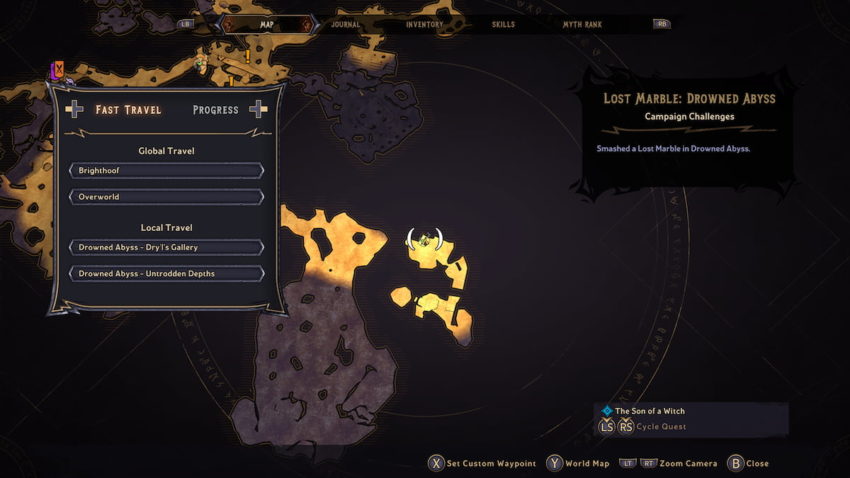Select the Fast Travel panel tab
The image size is (850, 478).
128,109
